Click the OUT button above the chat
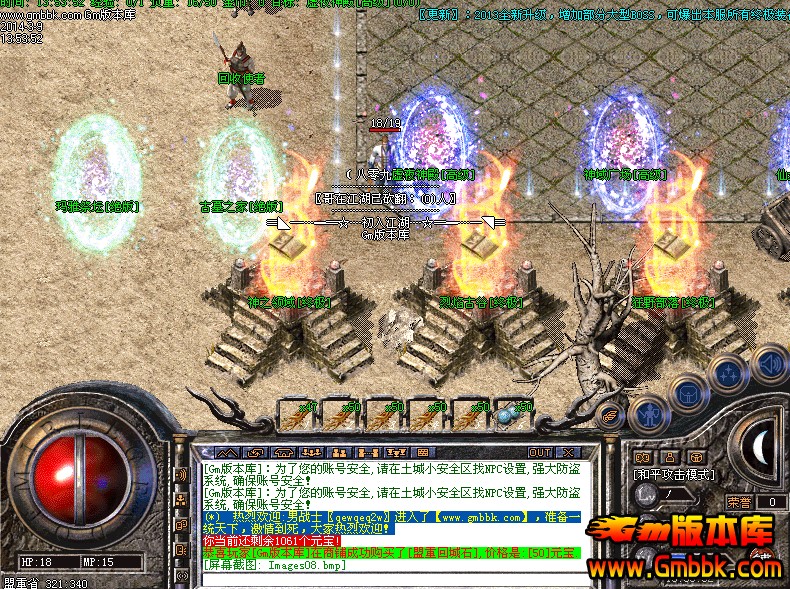The height and width of the screenshot is (589, 790). tap(540, 452)
